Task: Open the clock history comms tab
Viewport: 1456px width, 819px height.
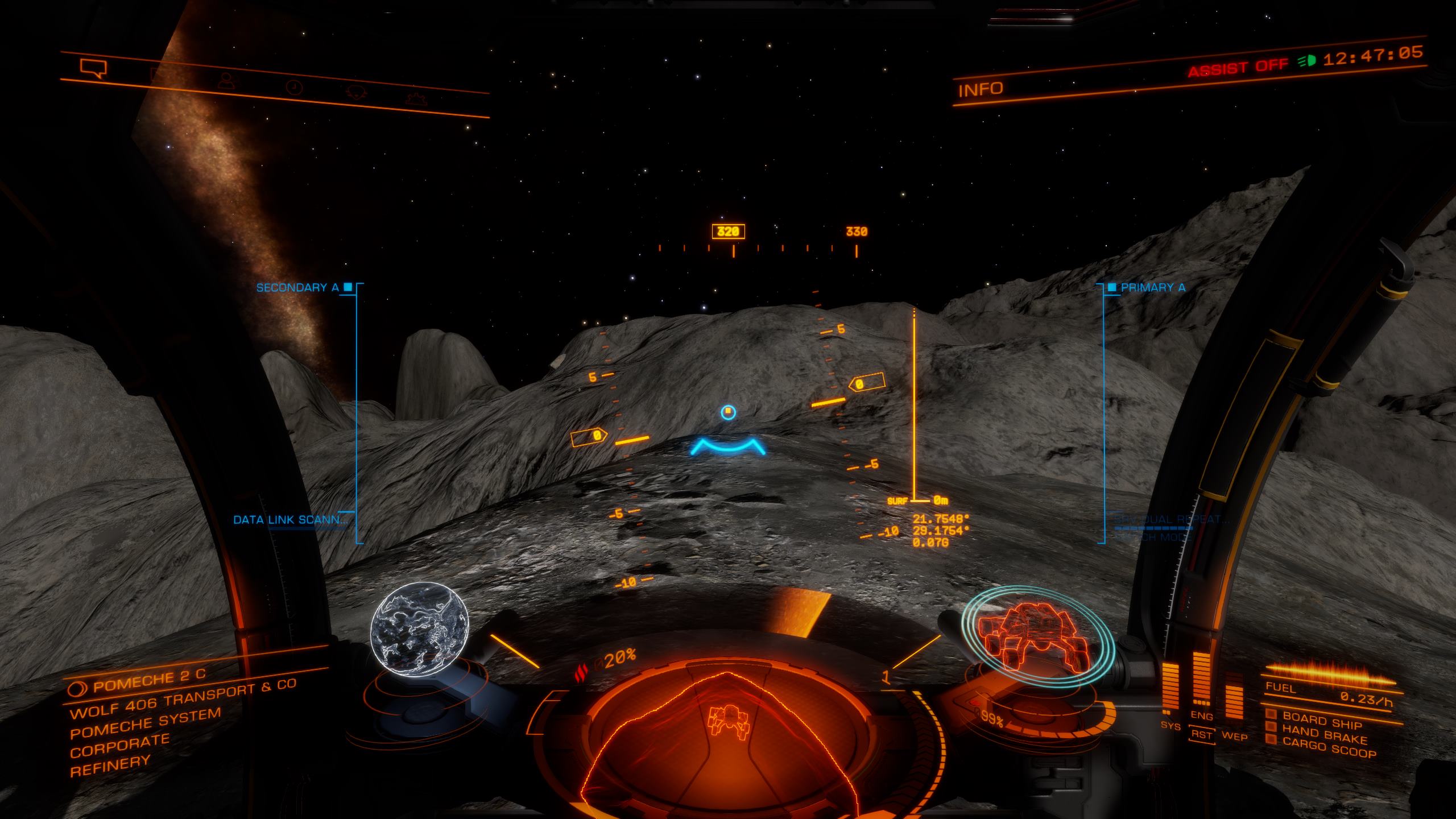Action: pos(294,87)
